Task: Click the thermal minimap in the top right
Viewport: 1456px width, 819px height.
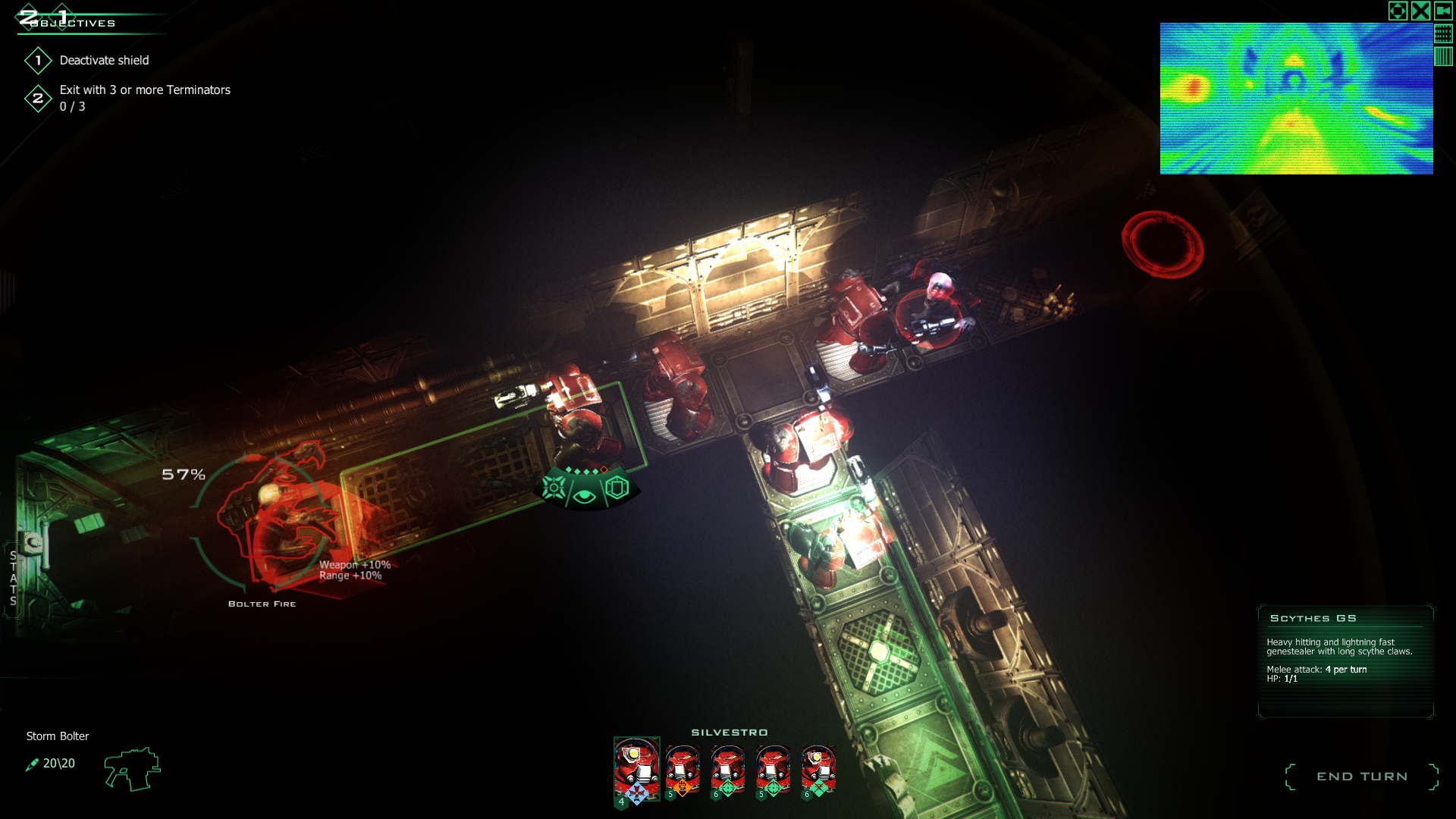Action: [x=1296, y=97]
